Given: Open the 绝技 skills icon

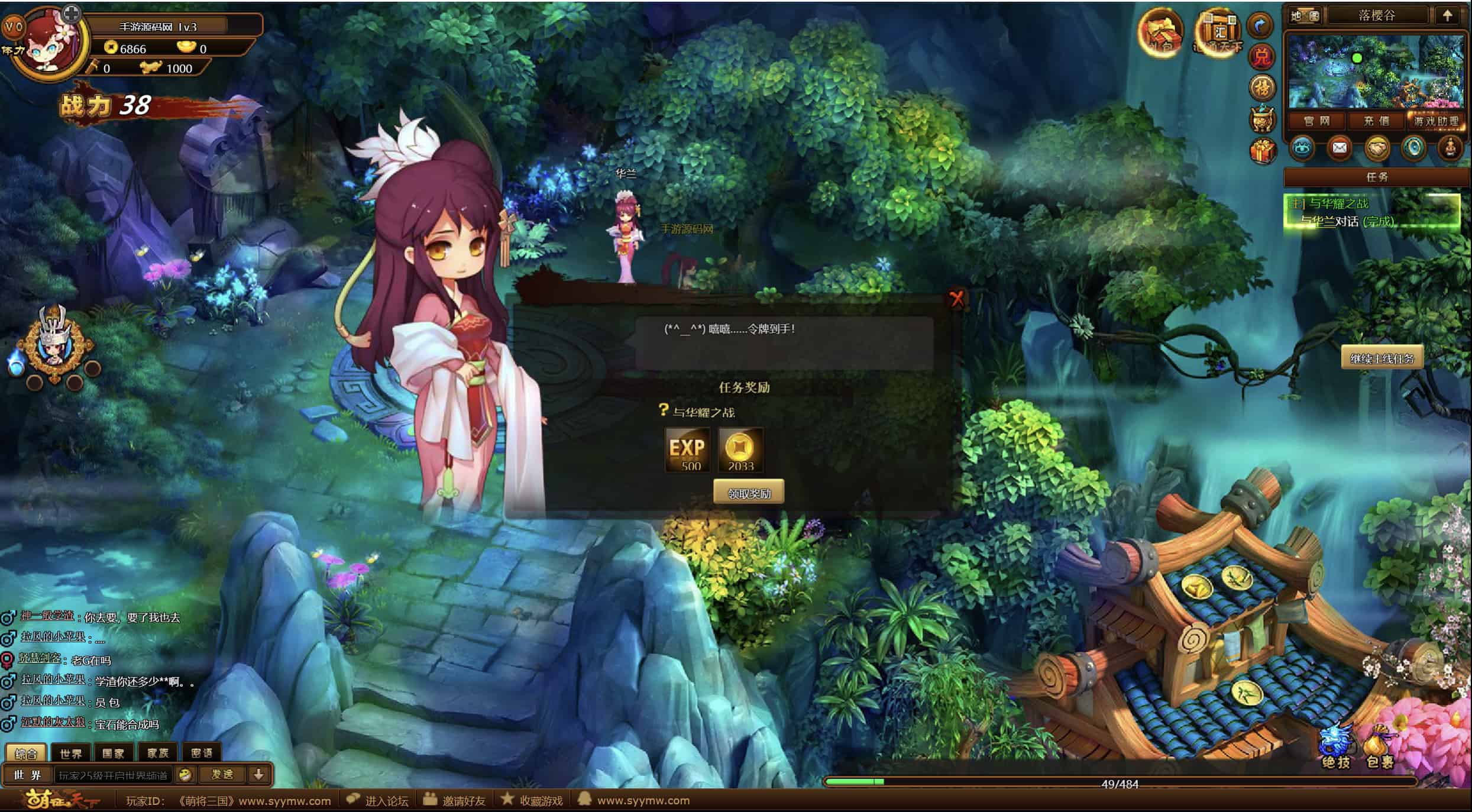Looking at the screenshot, I should click(1337, 748).
